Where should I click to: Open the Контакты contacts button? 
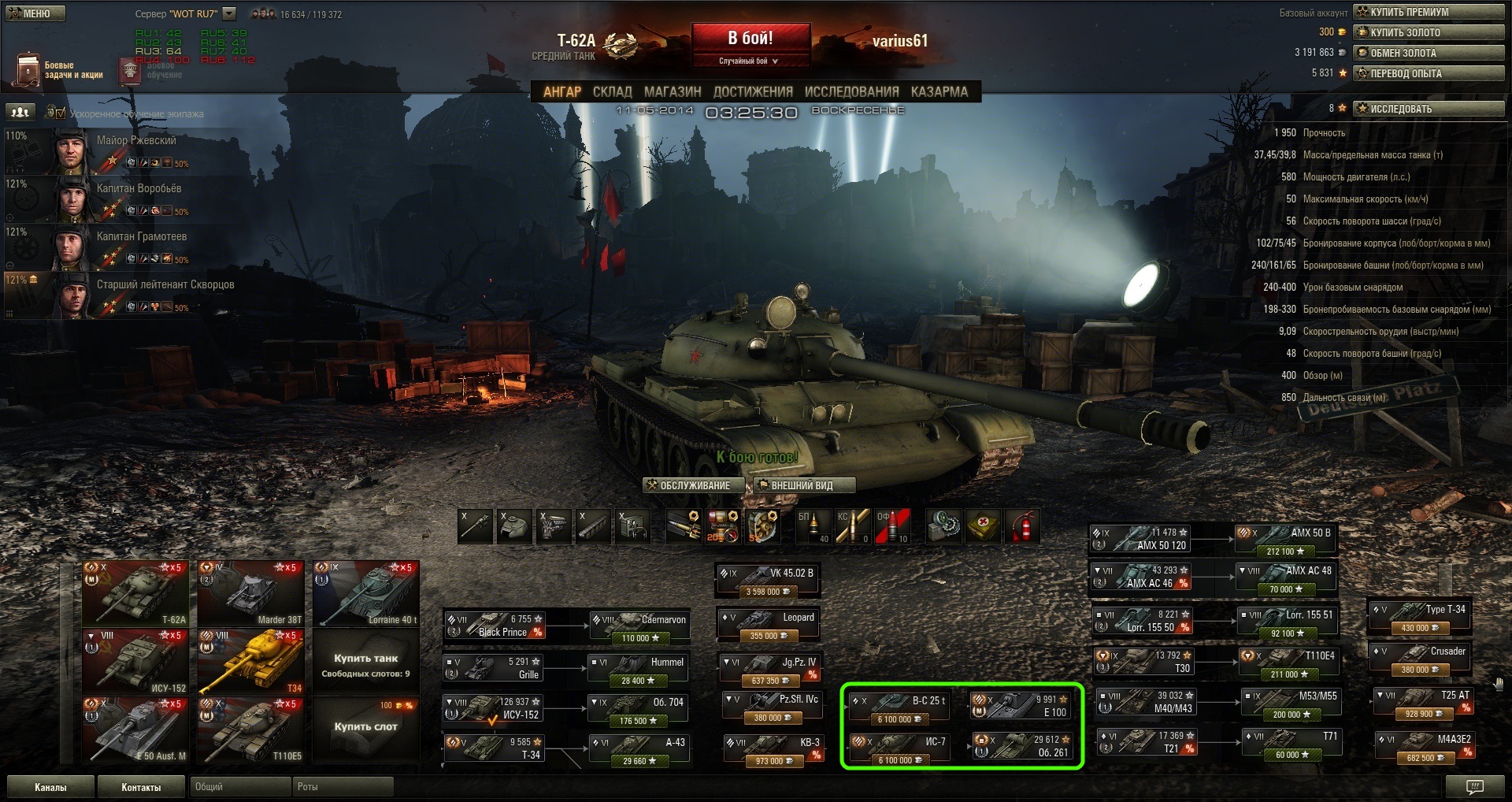tap(141, 787)
